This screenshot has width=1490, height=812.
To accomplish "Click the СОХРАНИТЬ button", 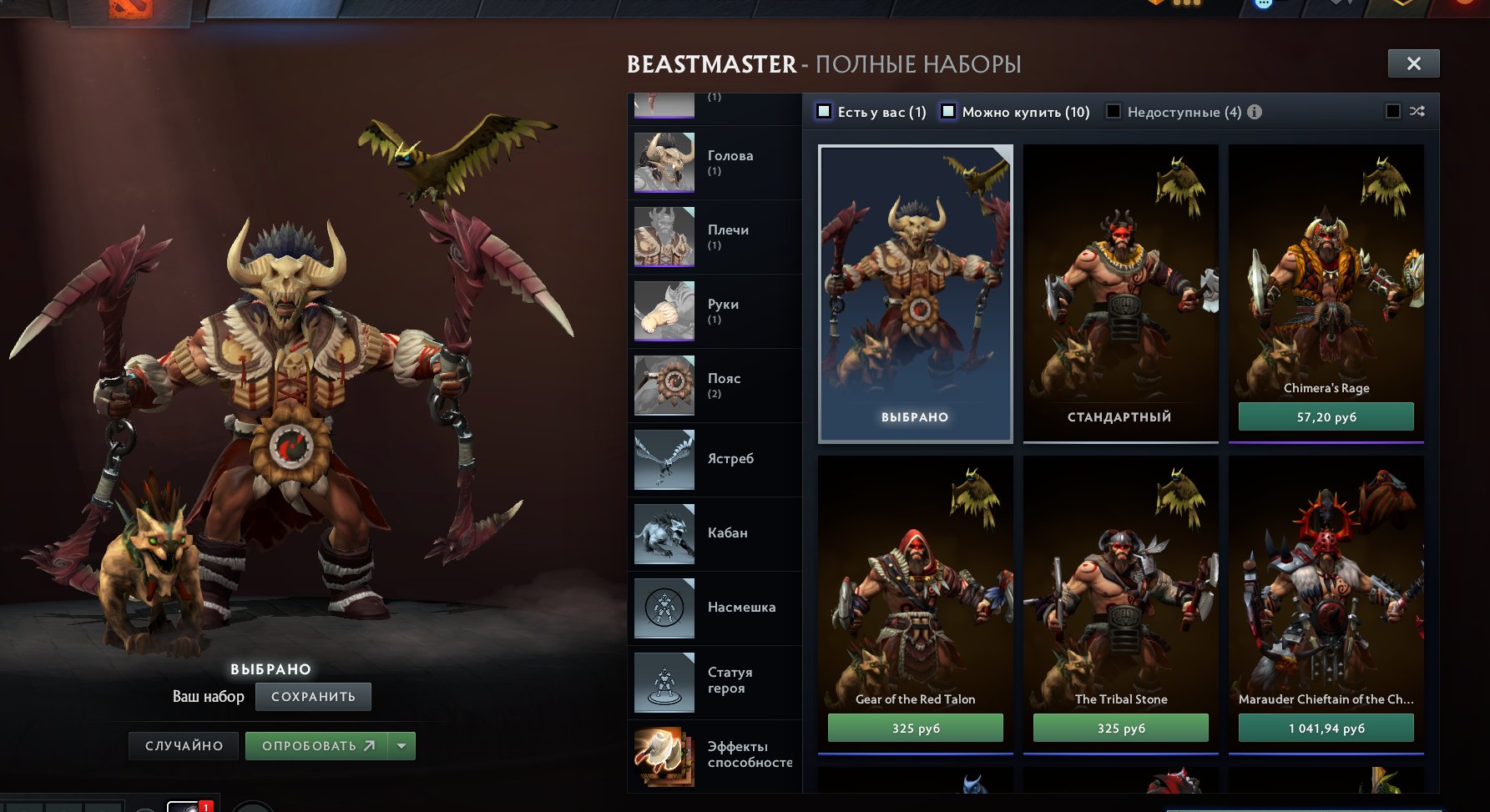I will pos(313,696).
